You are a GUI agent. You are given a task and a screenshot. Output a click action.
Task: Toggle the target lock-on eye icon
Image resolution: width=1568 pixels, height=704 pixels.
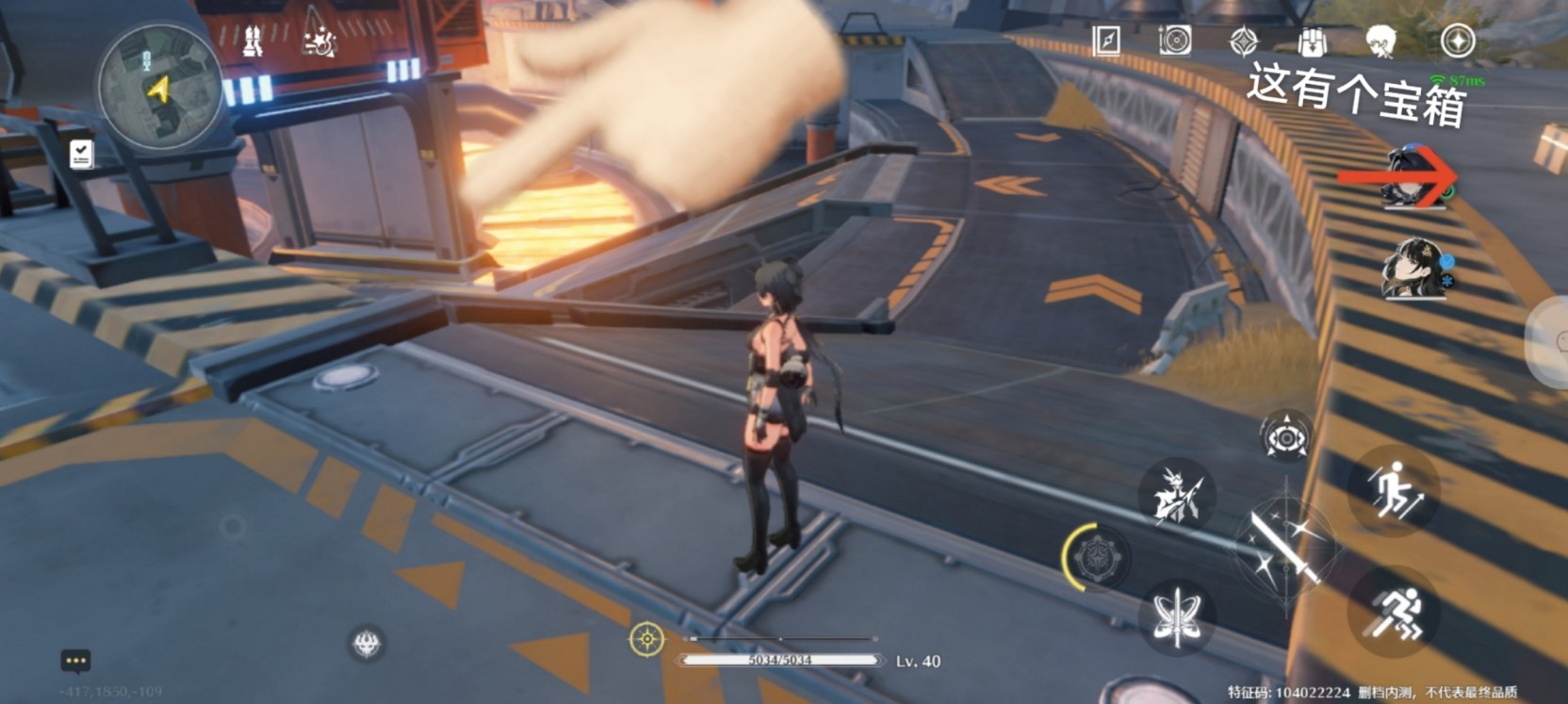click(x=1285, y=437)
